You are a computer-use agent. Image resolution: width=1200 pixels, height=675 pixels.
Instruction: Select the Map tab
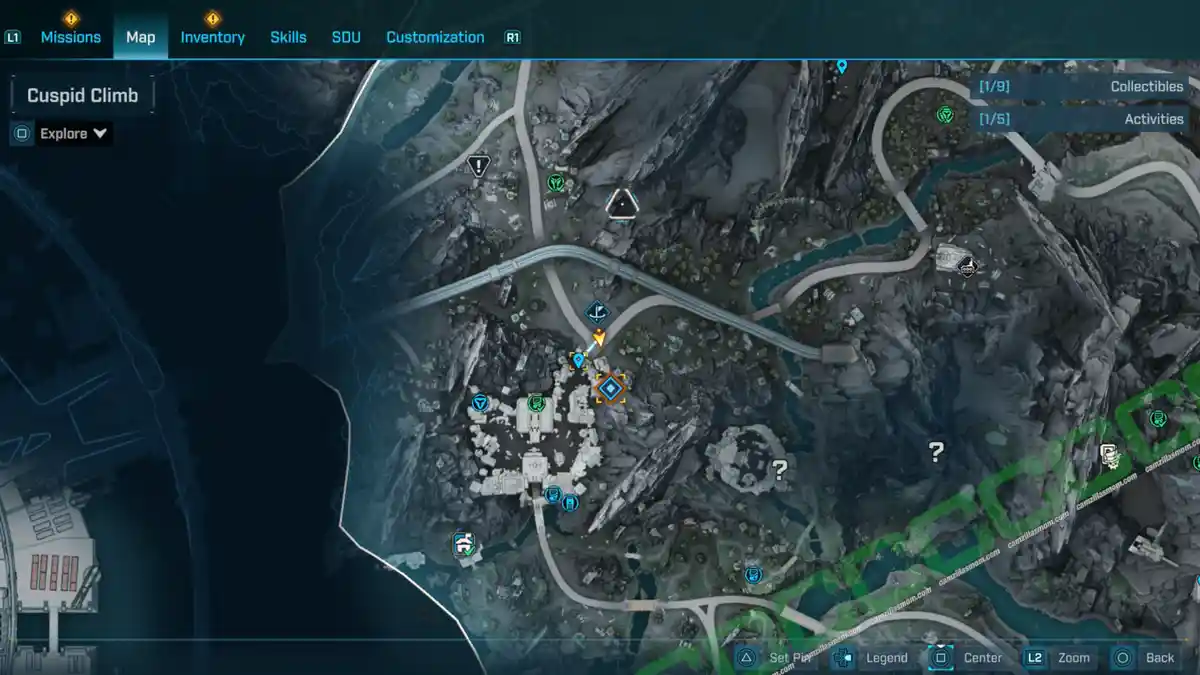point(140,37)
